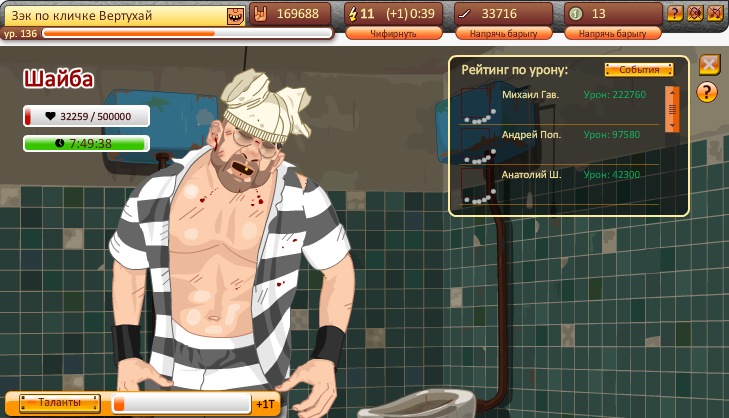Screen dimensions: 729x418
Task: Click the orange face avatar beside the player name
Action: click(x=235, y=14)
